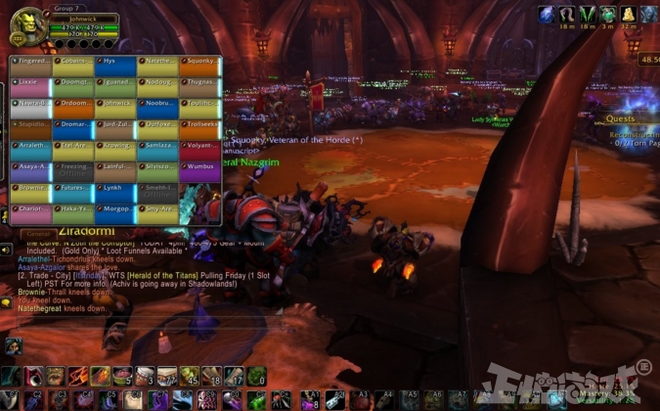Click the horseshoe buff icon

[x=567, y=14]
